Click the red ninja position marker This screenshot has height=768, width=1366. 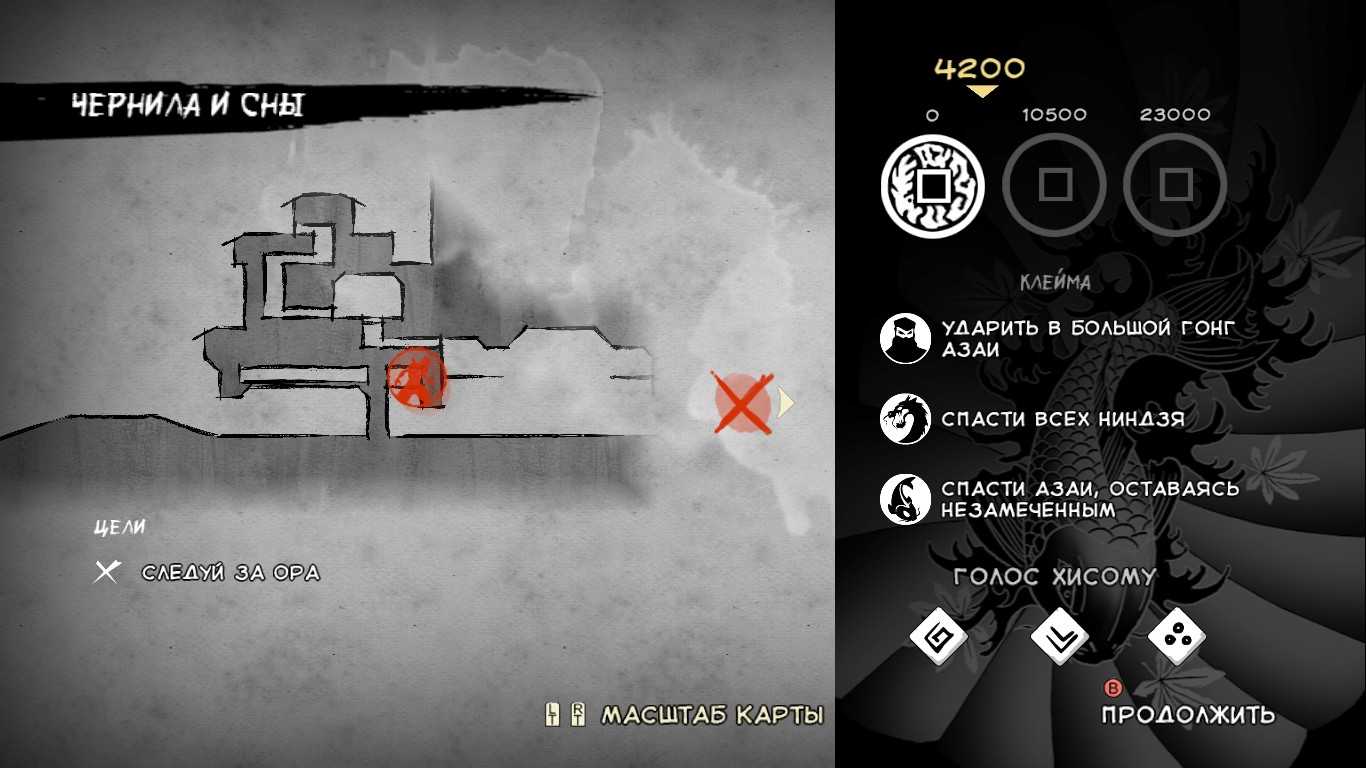pyautogui.click(x=415, y=380)
